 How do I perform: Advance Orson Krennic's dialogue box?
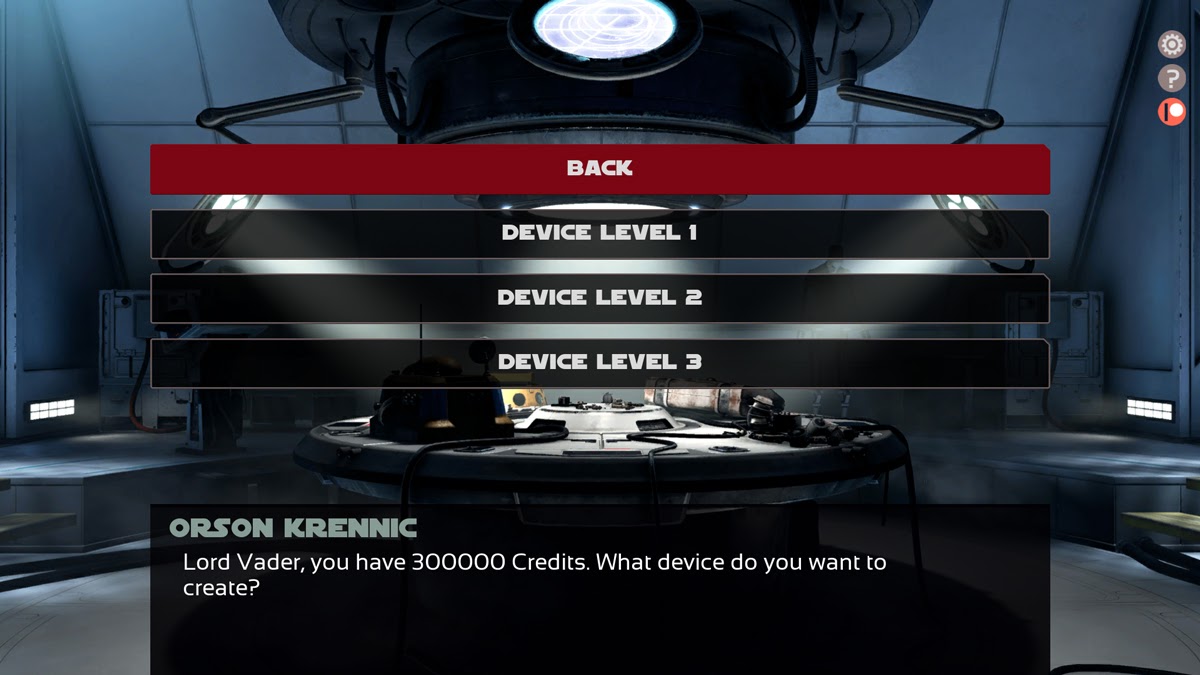coord(600,590)
